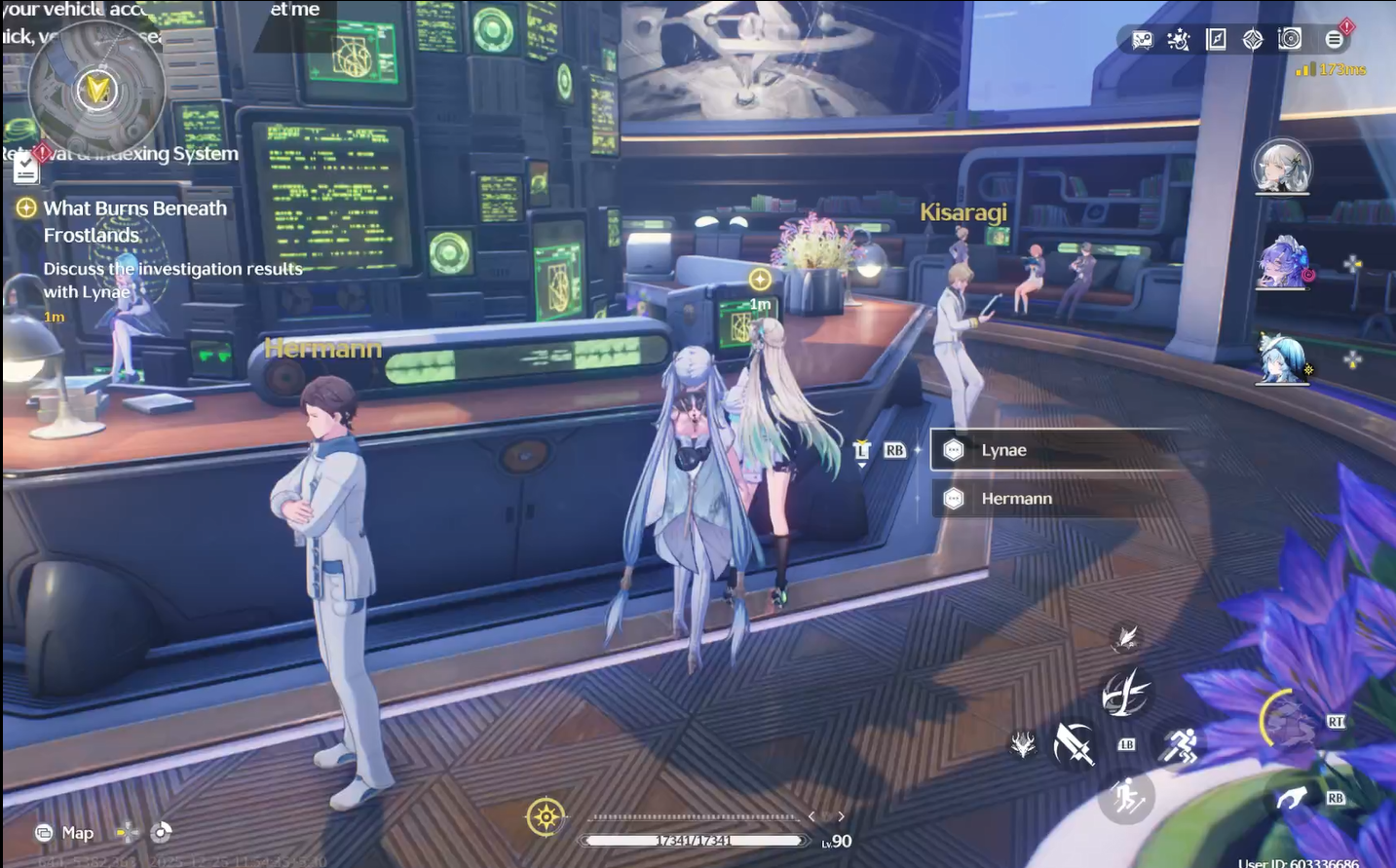Open the four-pointed star convene icon
This screenshot has width=1396, height=868.
(1253, 40)
